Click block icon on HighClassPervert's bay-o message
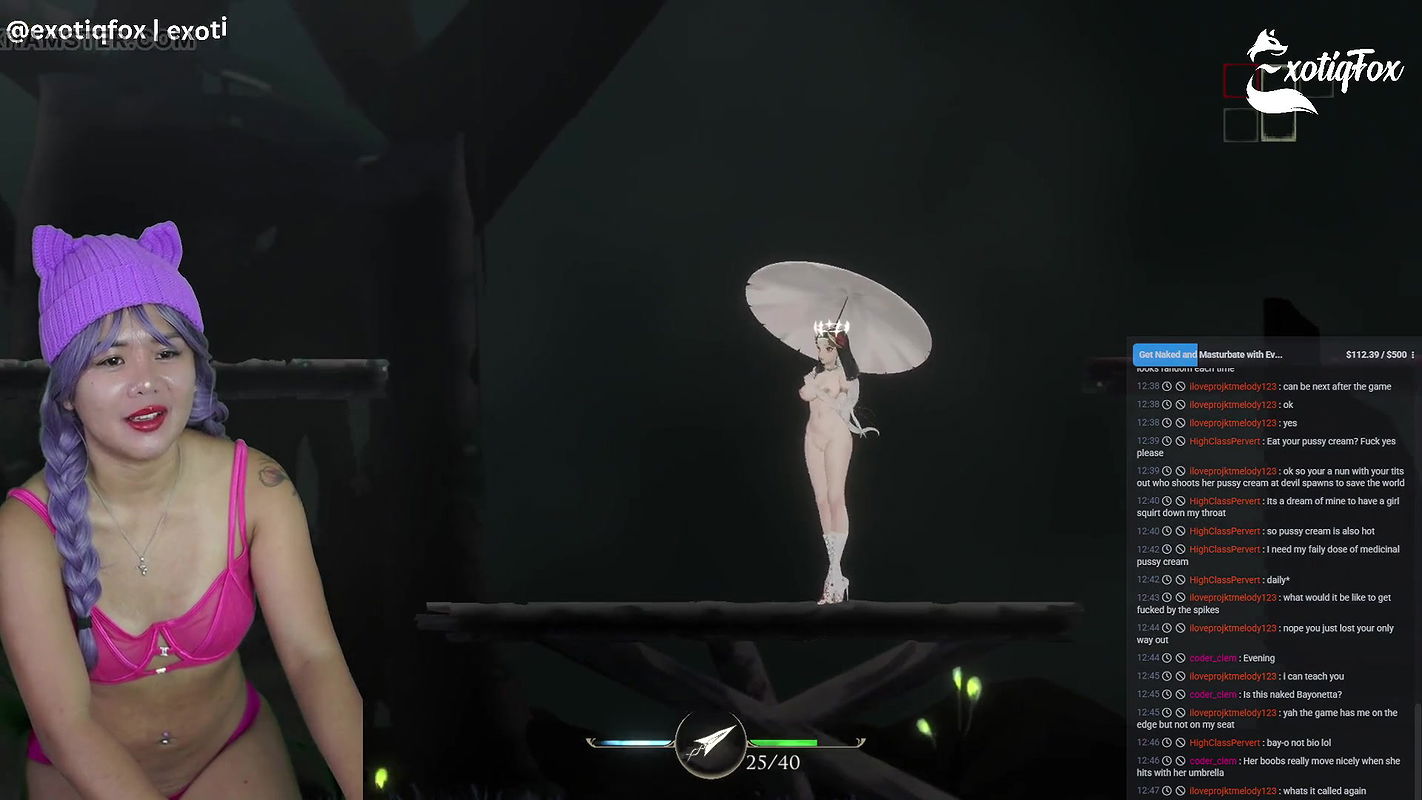The image size is (1422, 800). point(1180,742)
